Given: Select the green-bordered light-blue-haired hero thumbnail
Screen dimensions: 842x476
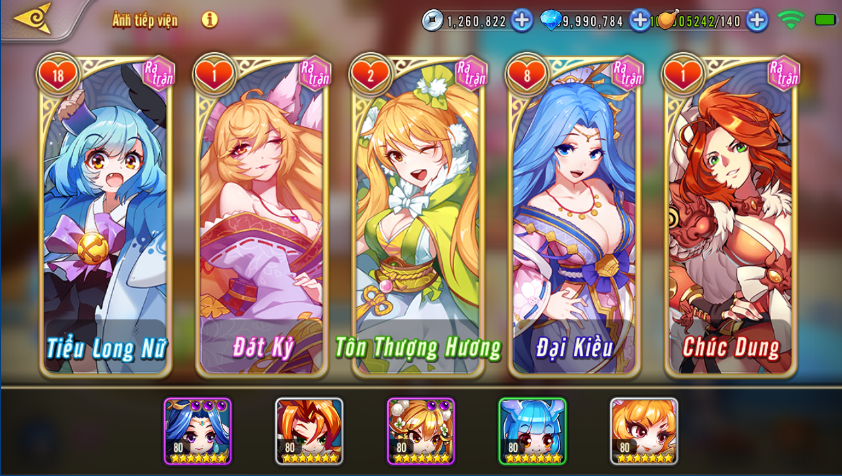Looking at the screenshot, I should [x=532, y=431].
